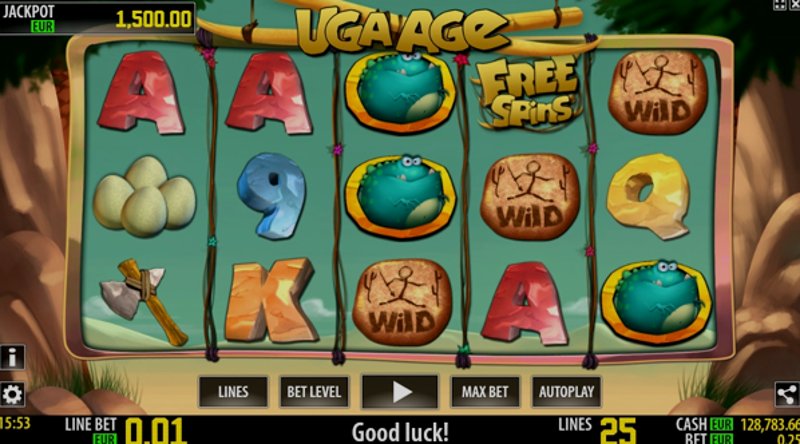Click the share icon
Image resolution: width=800 pixels, height=444 pixels.
[787, 394]
